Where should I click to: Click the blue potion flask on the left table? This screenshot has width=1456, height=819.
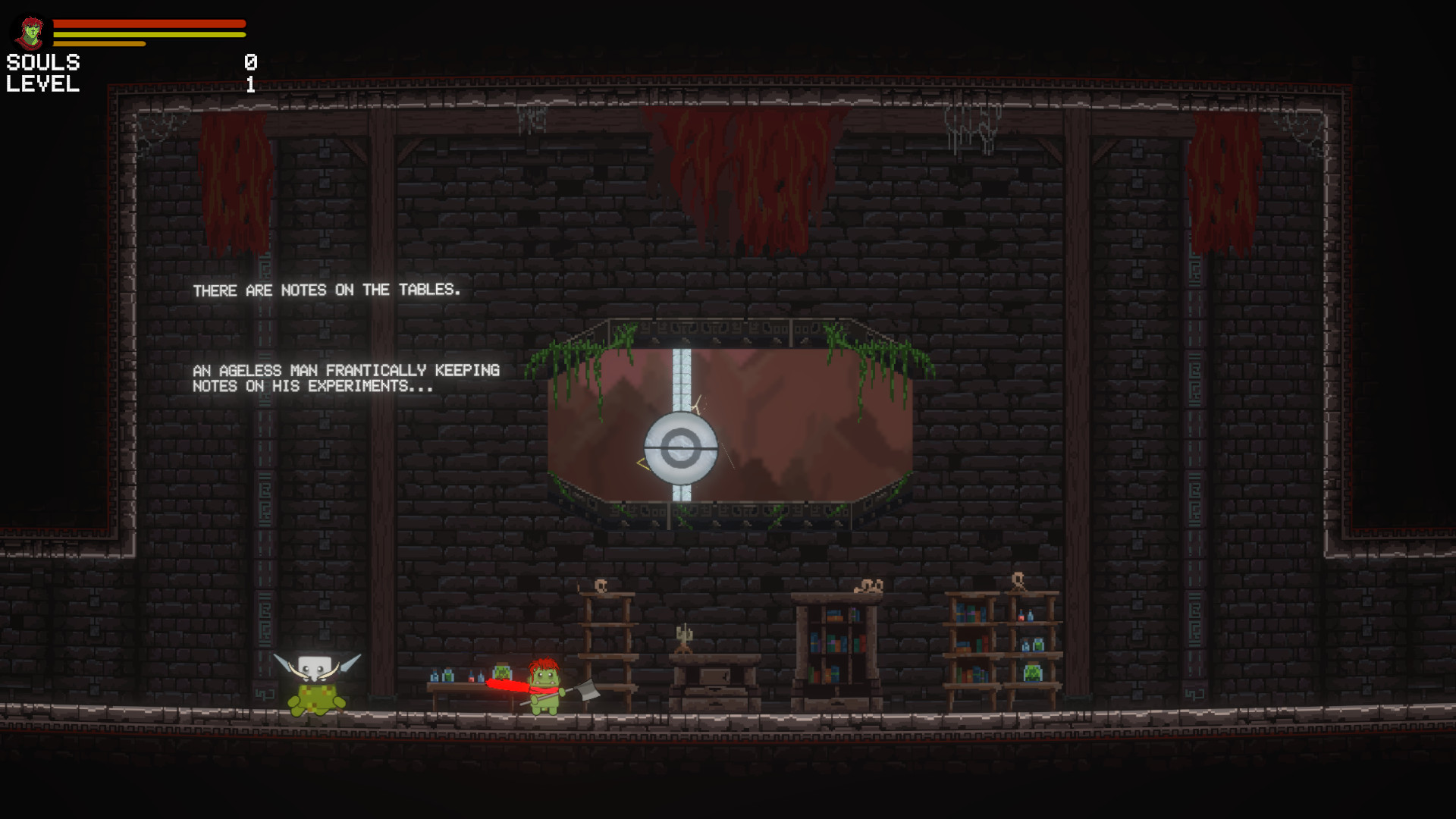(x=435, y=676)
